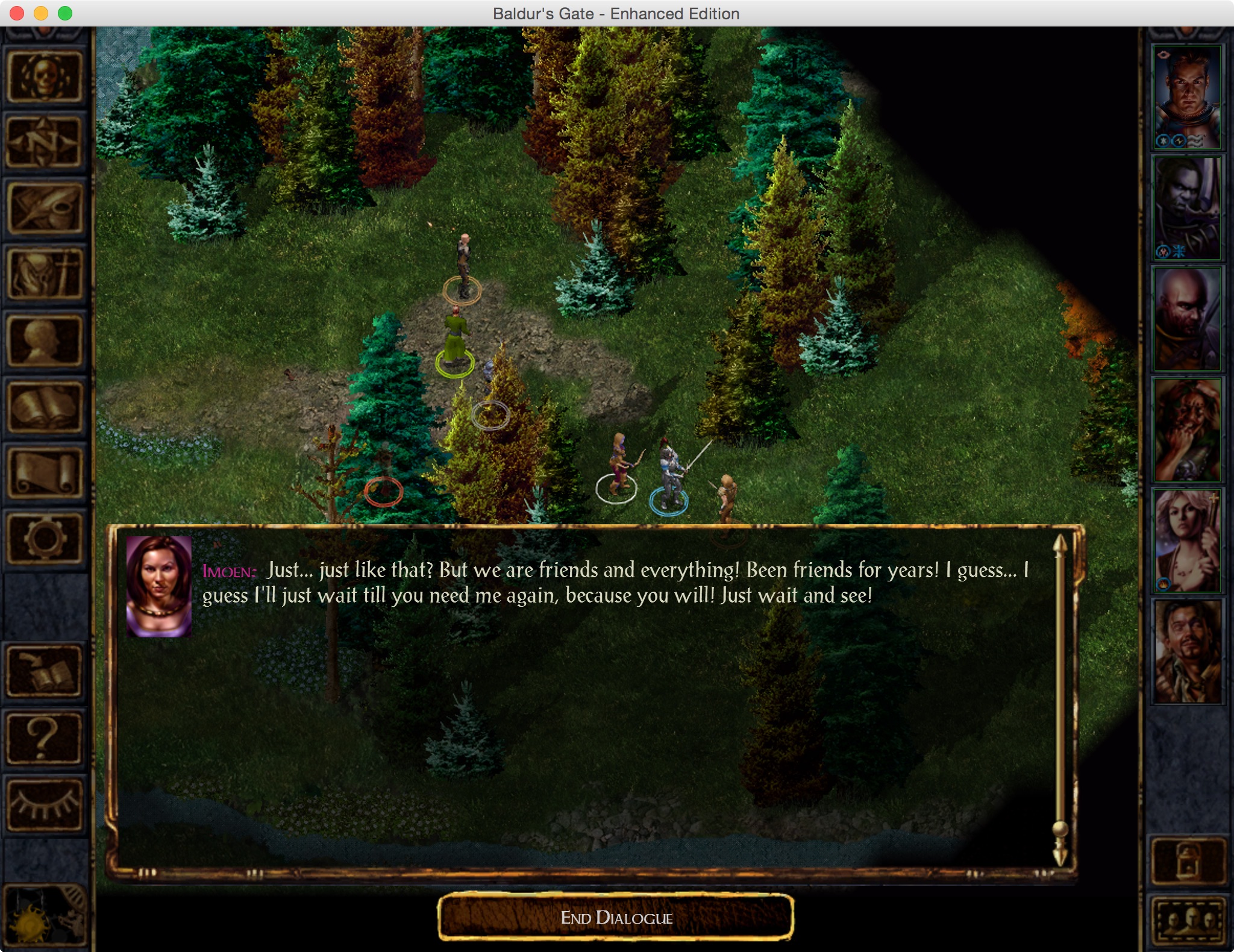
Task: End the dialogue with Imoen
Action: click(x=616, y=917)
